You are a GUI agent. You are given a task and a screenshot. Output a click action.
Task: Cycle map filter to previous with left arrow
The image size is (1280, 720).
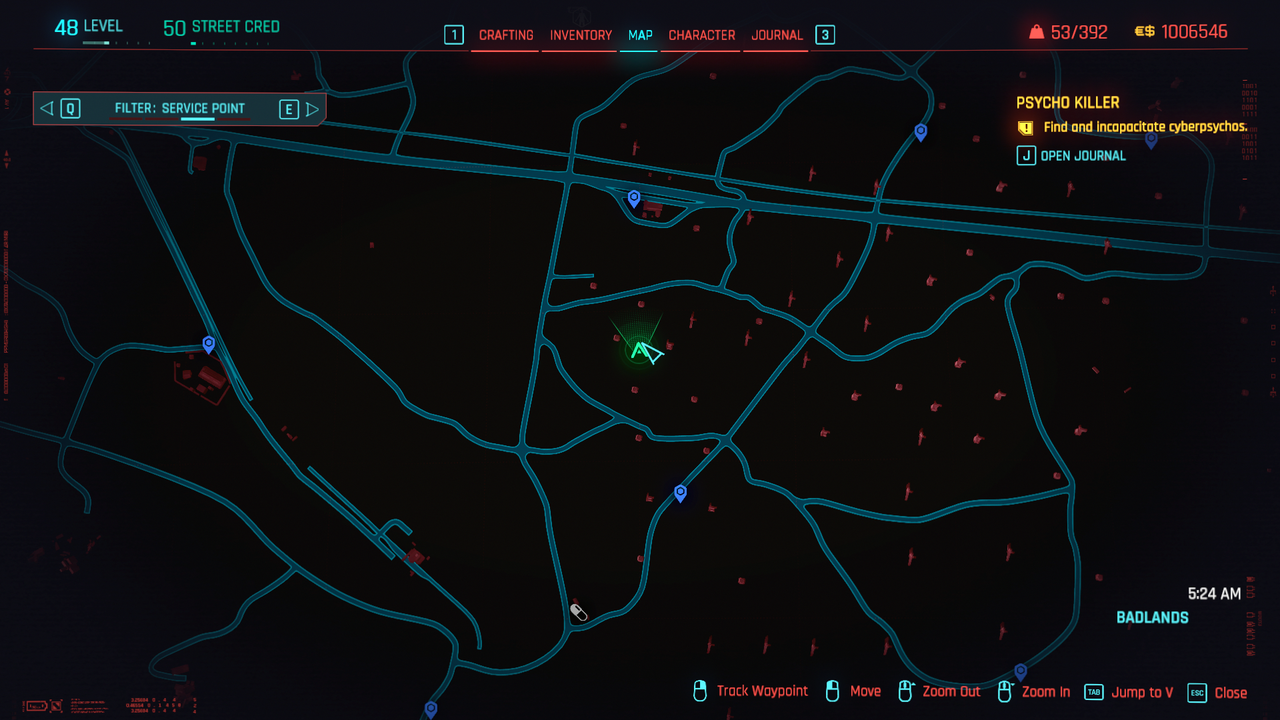click(47, 109)
